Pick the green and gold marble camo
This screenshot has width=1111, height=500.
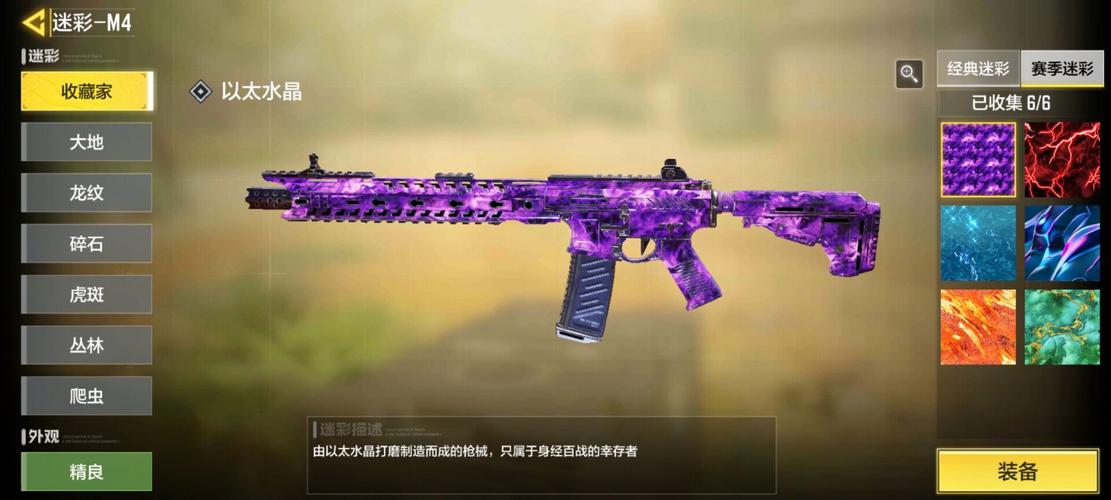point(1062,327)
